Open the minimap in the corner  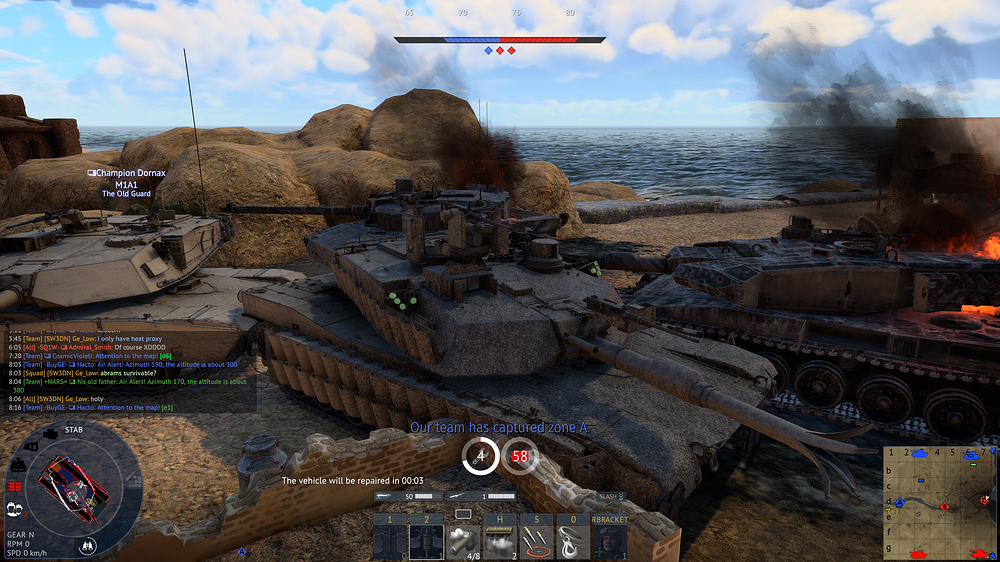pos(940,502)
